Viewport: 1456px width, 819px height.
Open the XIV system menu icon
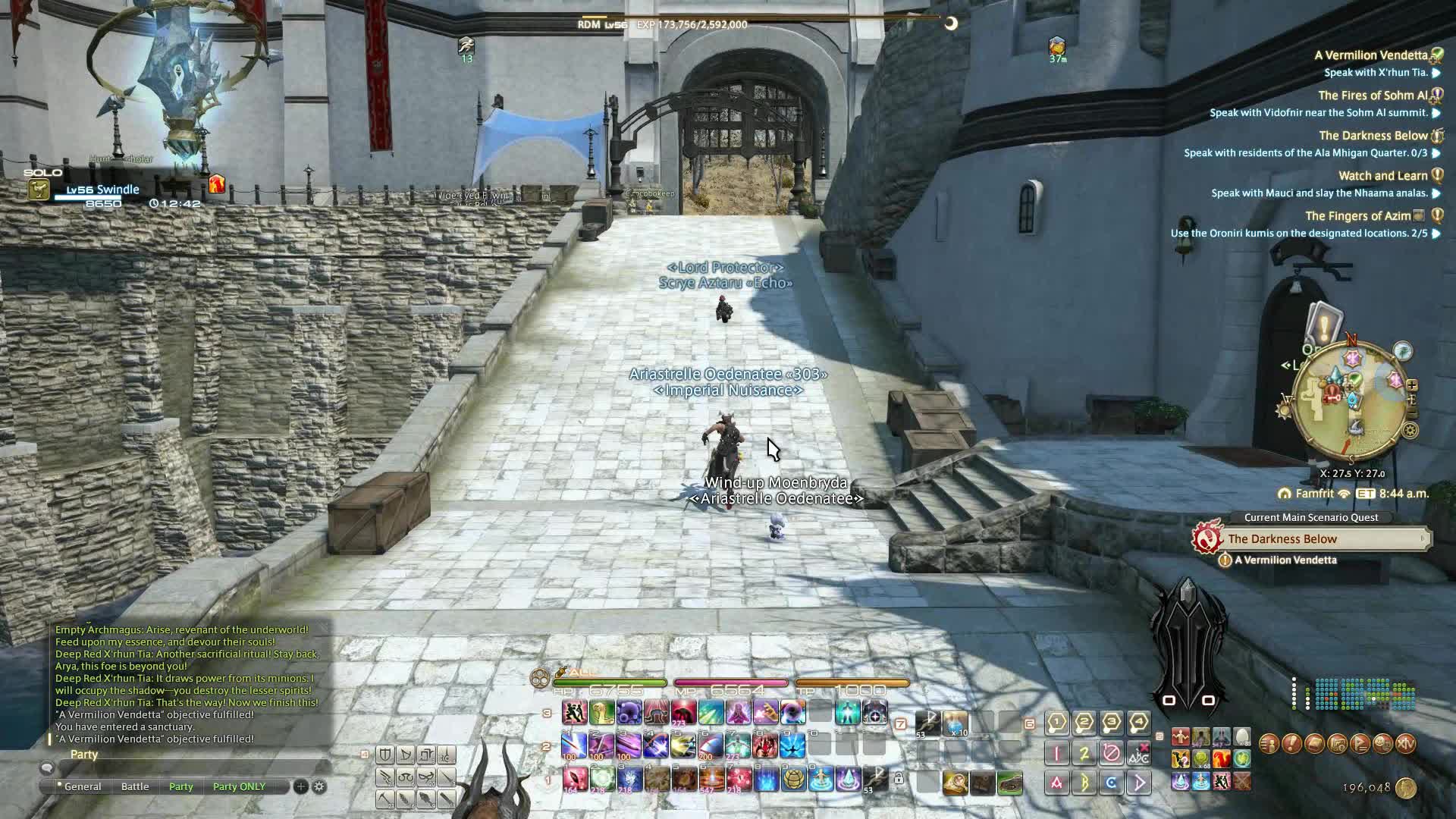click(x=1405, y=744)
